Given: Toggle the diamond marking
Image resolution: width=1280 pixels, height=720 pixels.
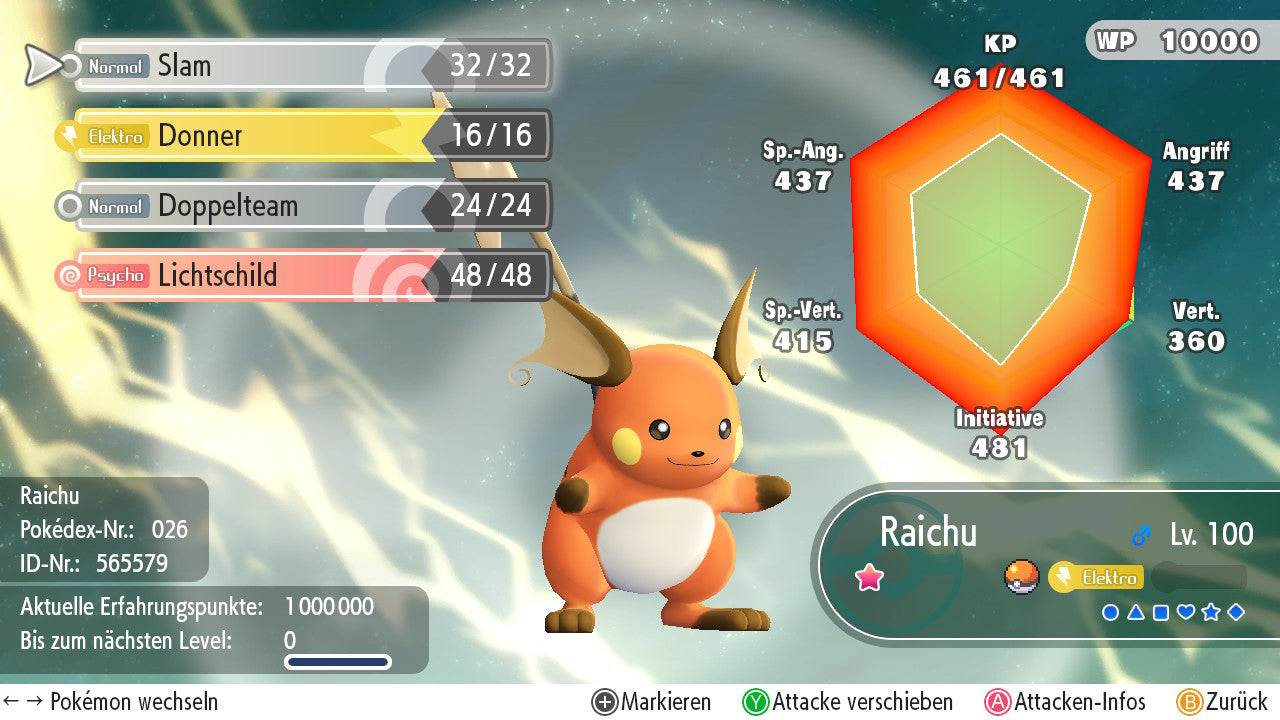Looking at the screenshot, I should 1236,612.
